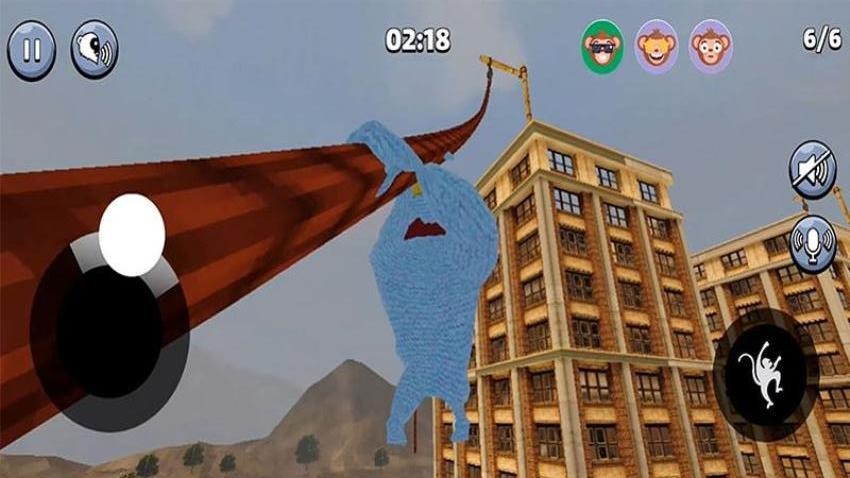Click the white virtual joystick knob

coord(132,231)
